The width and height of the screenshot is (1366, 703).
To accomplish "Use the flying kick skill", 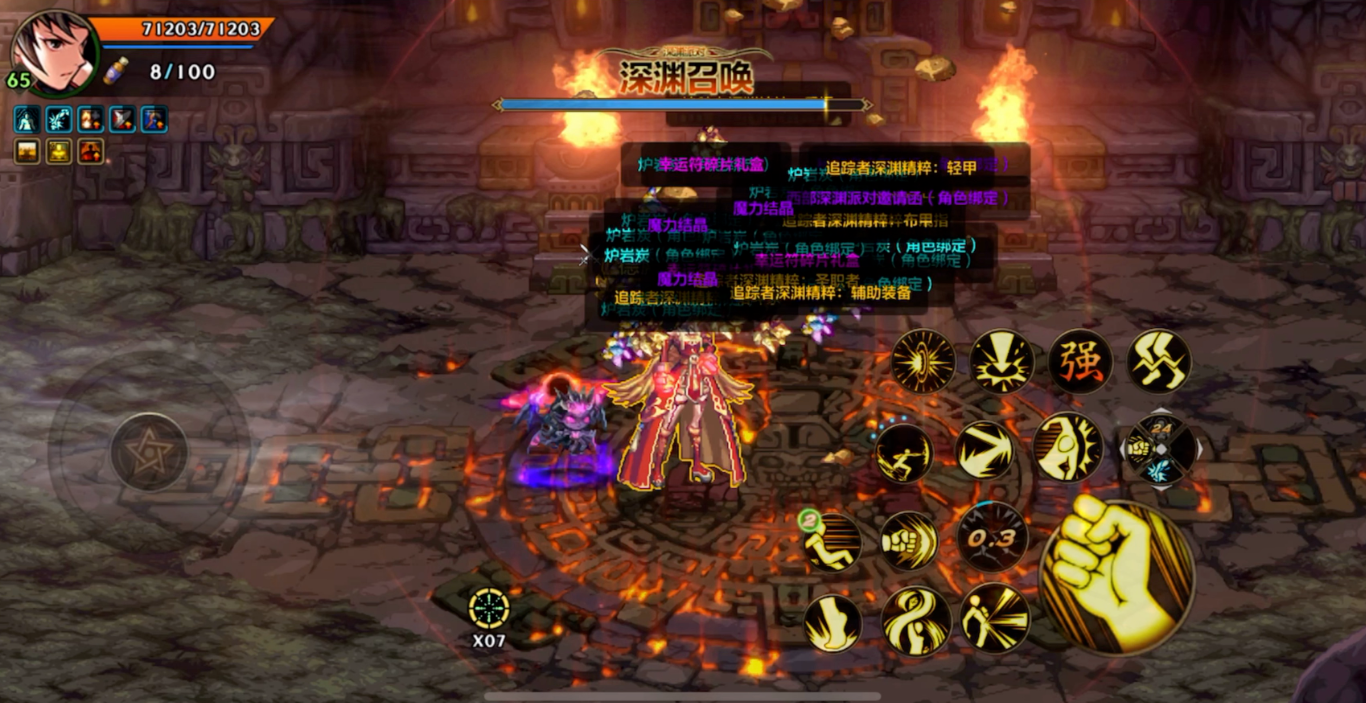I will click(x=905, y=453).
